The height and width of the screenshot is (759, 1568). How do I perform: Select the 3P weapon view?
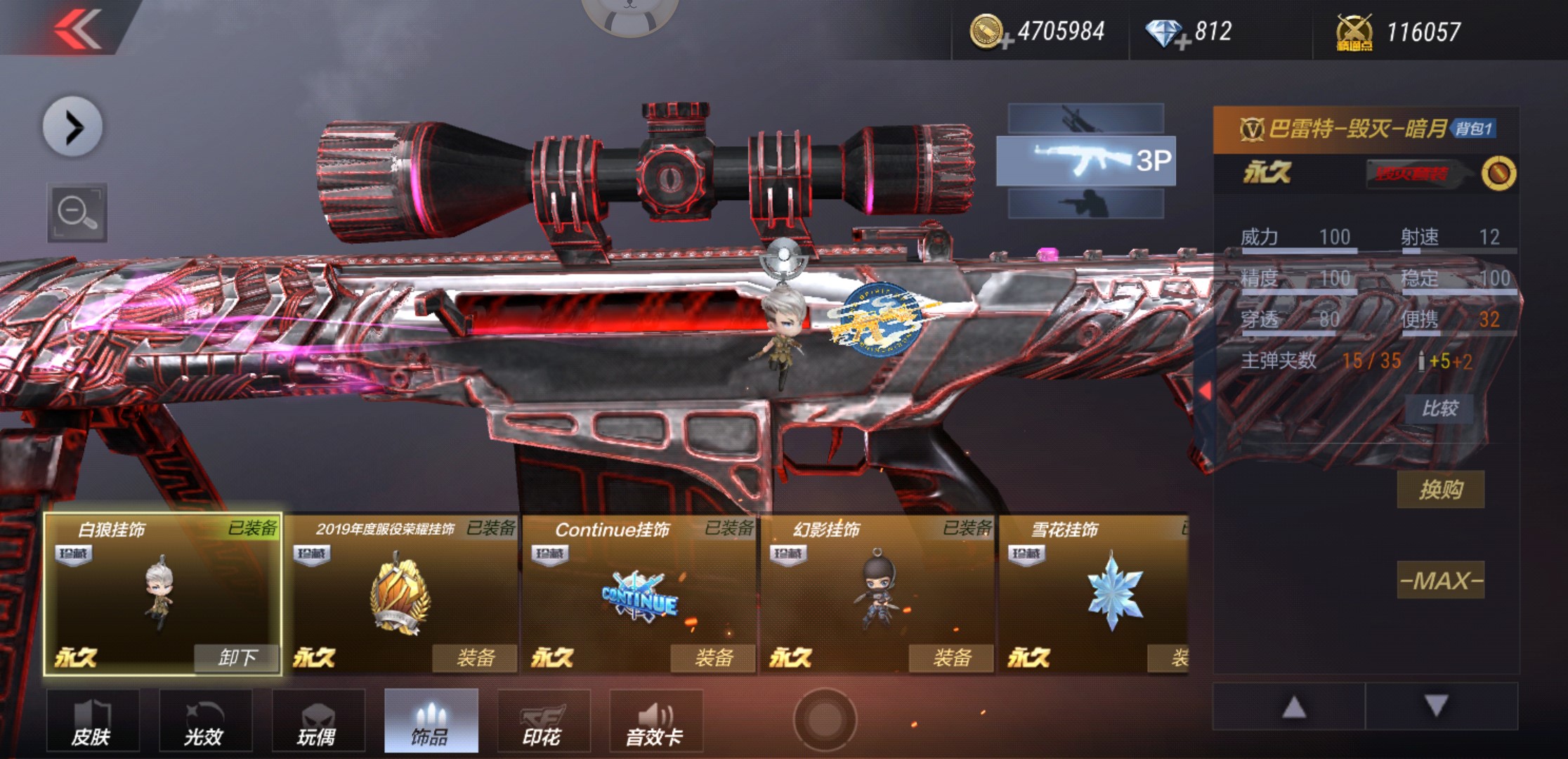tap(1085, 161)
